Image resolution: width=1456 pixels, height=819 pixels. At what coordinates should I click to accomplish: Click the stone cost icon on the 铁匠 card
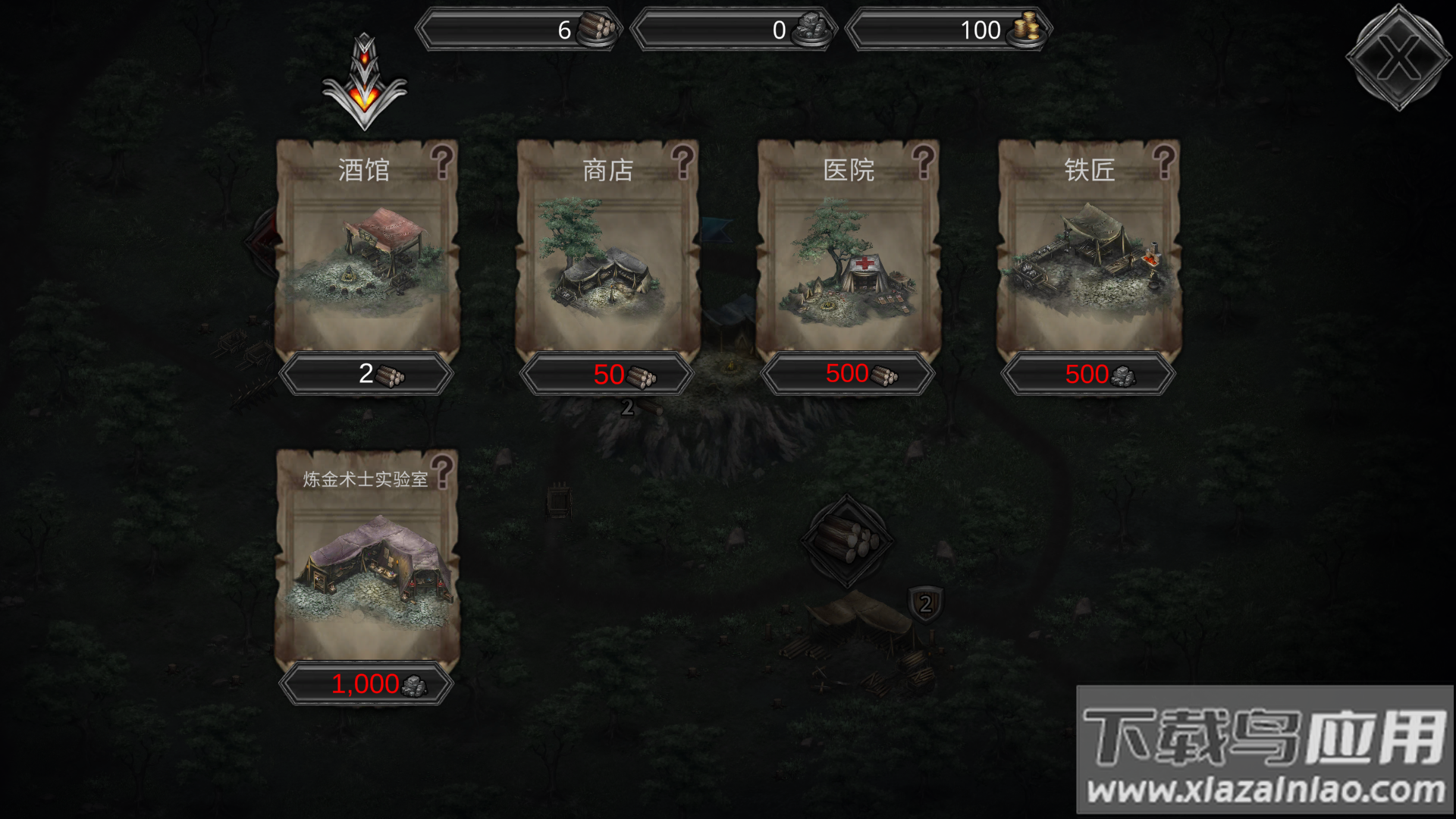(1125, 376)
